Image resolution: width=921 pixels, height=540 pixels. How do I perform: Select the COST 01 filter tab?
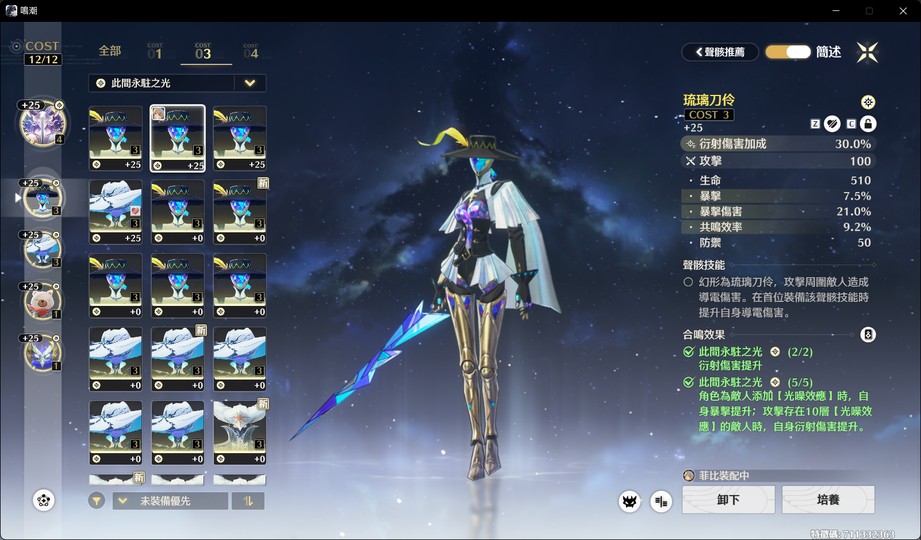coord(155,51)
